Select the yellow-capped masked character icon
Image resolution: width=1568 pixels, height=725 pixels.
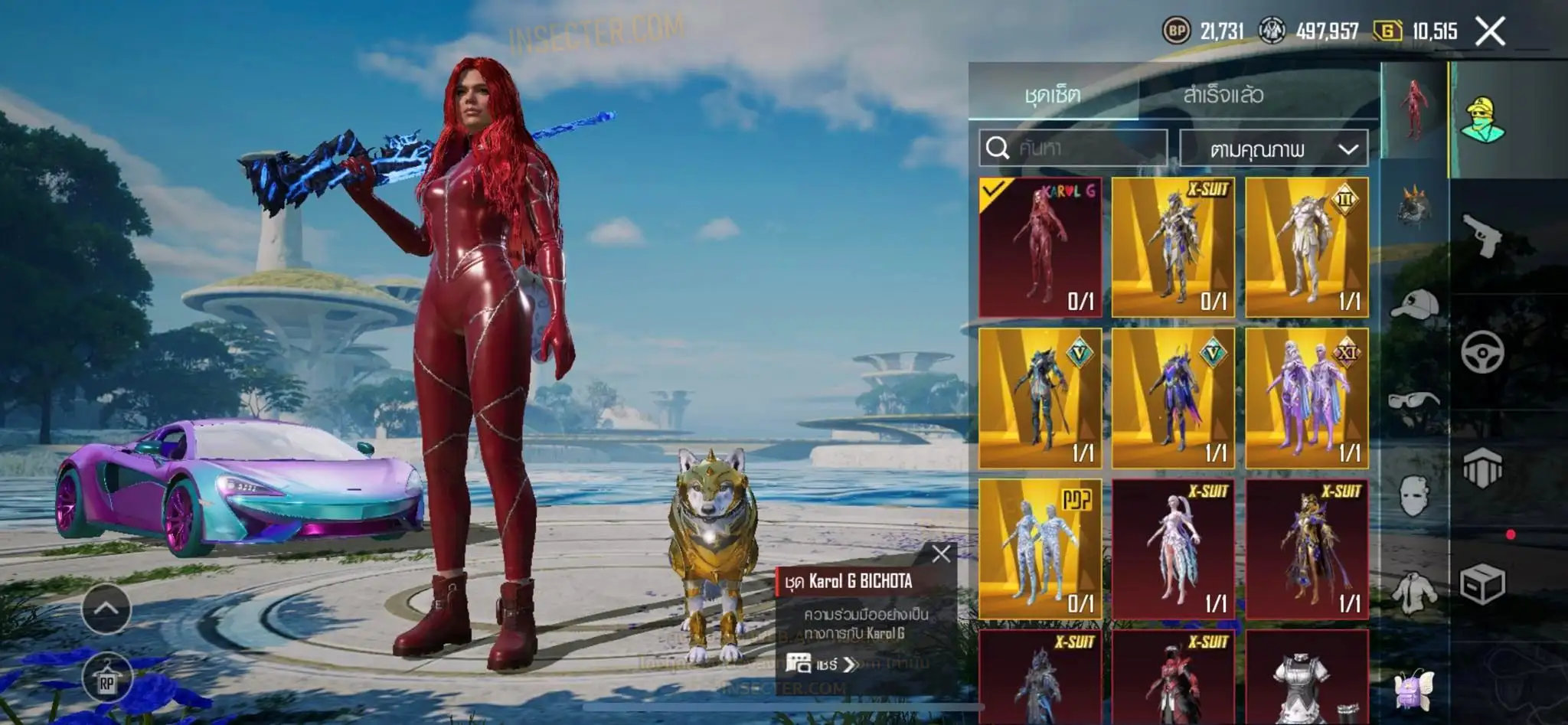pos(1483,120)
